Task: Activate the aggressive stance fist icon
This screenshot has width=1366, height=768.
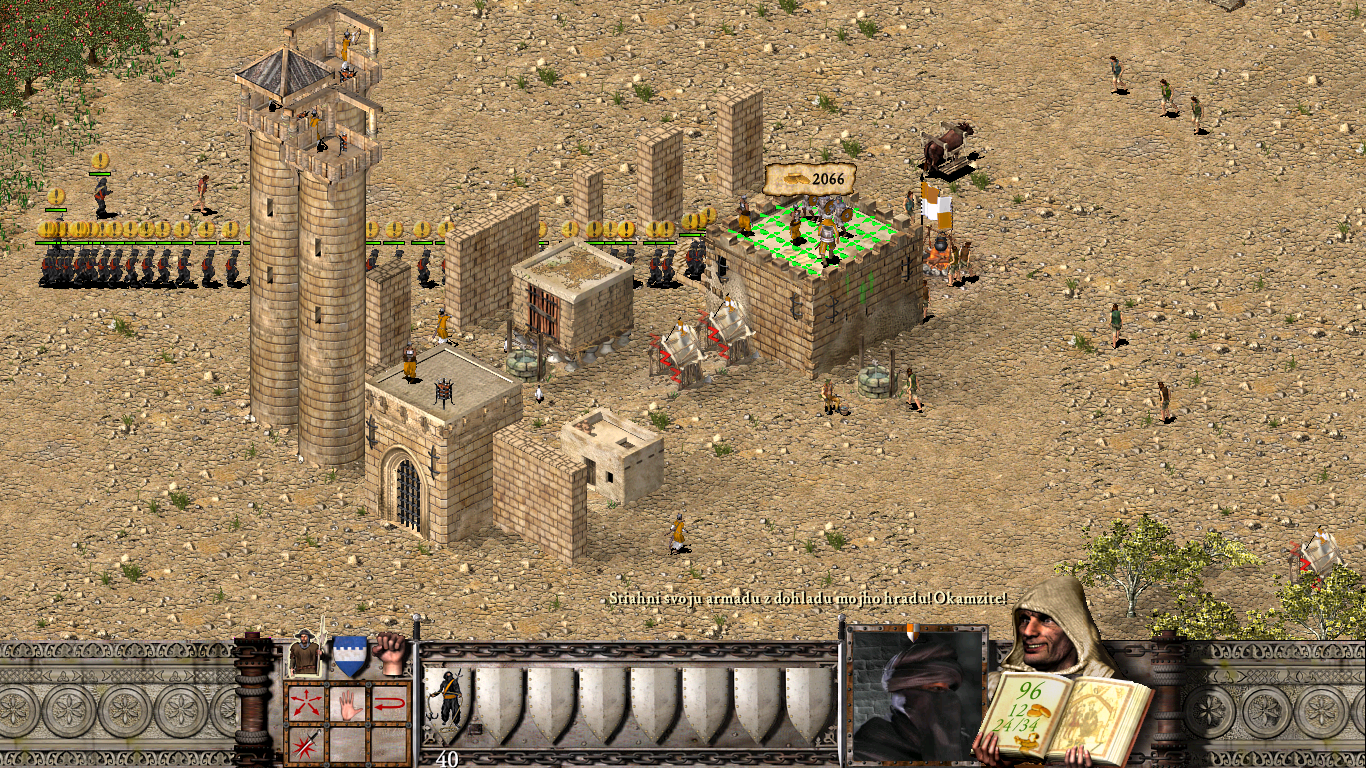Action: 391,654
